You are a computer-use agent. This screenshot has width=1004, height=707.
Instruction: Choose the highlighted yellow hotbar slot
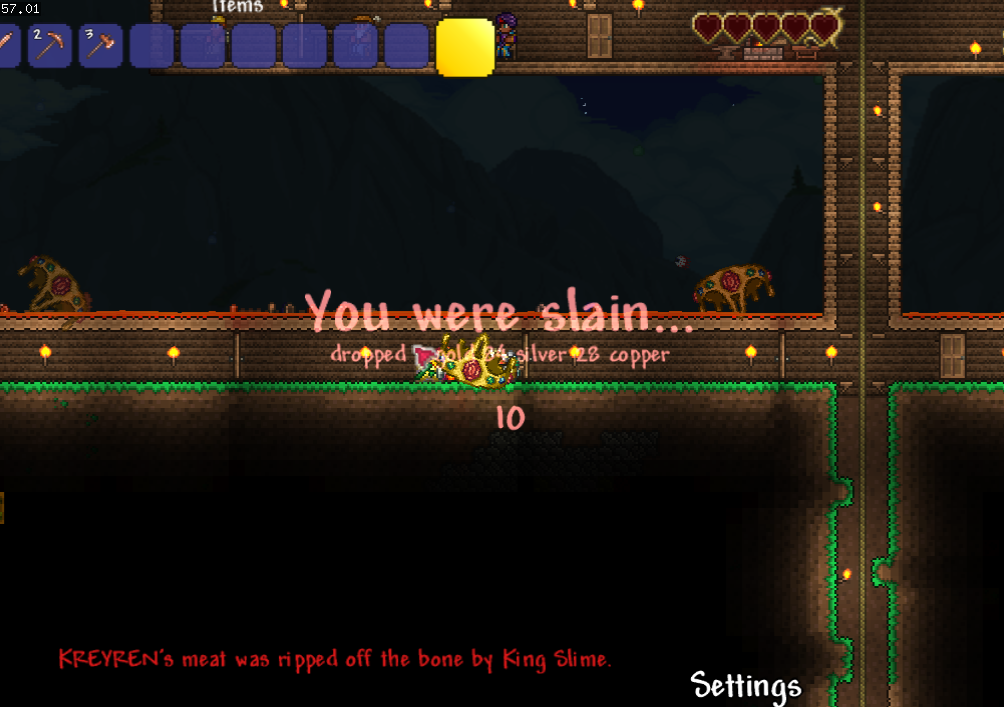tap(465, 46)
